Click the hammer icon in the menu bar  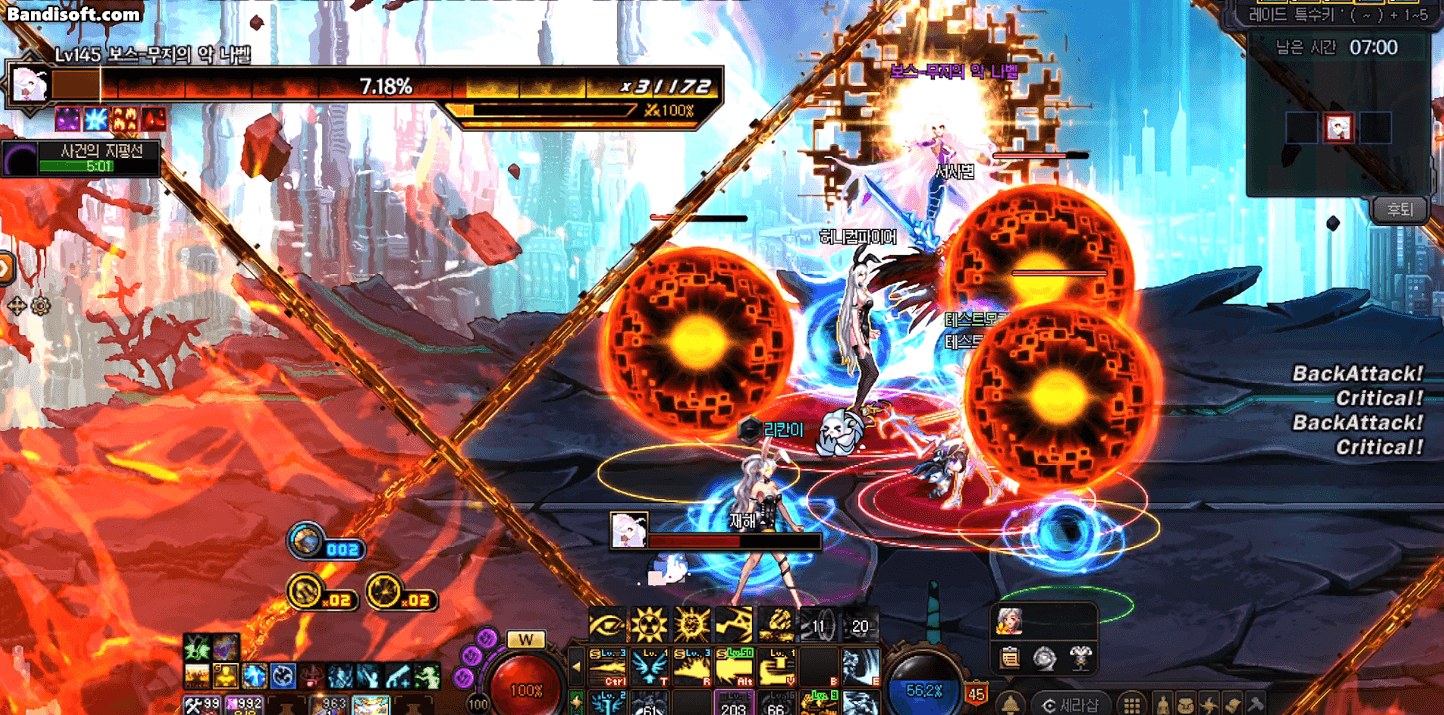click(1256, 703)
